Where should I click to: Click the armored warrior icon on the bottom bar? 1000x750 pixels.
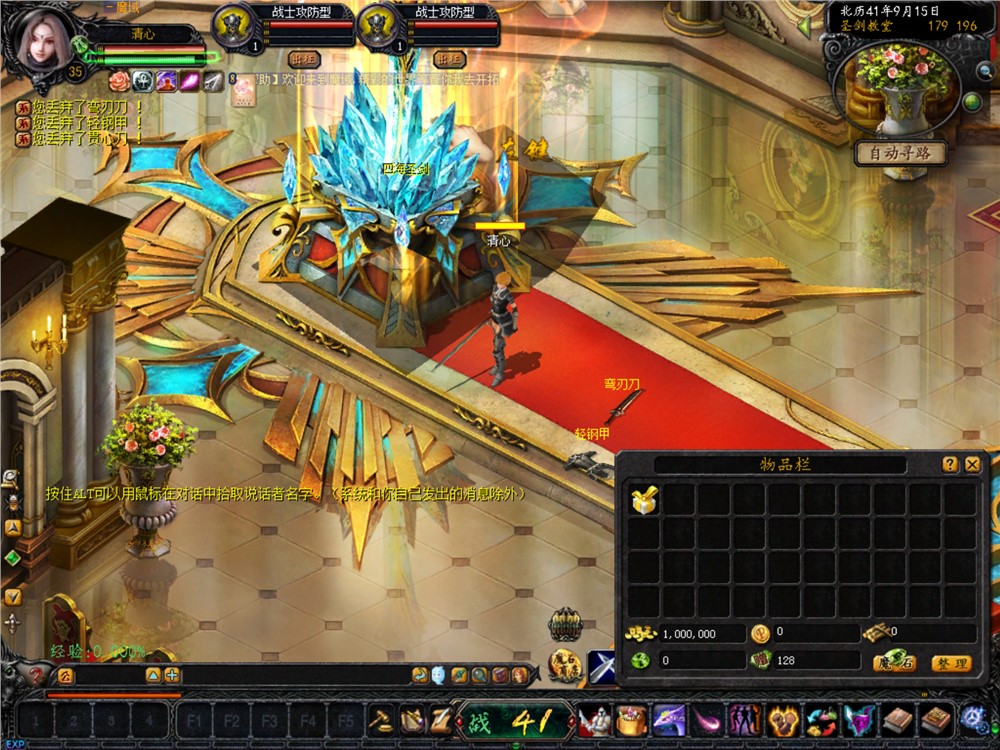pos(596,719)
